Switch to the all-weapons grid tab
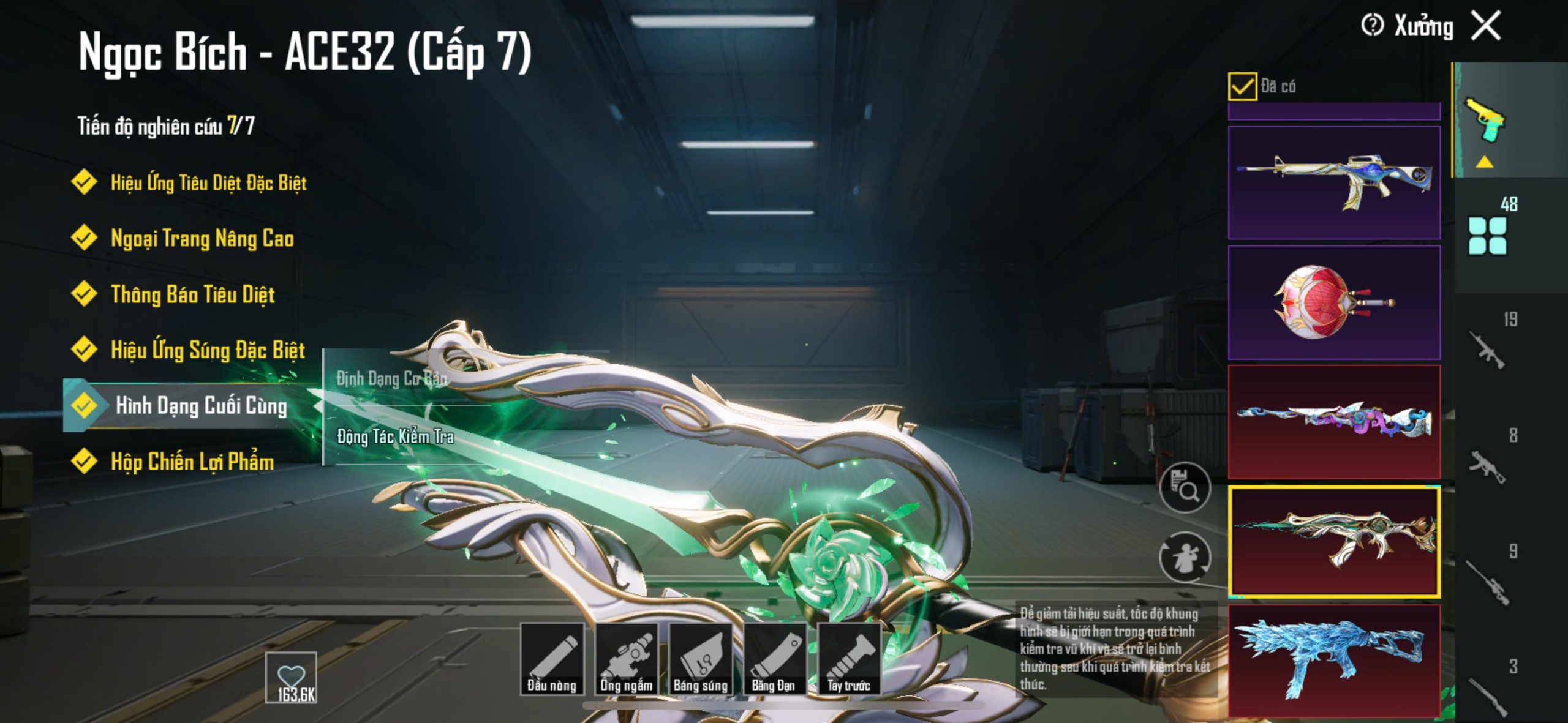This screenshot has height=723, width=1568. [1487, 236]
